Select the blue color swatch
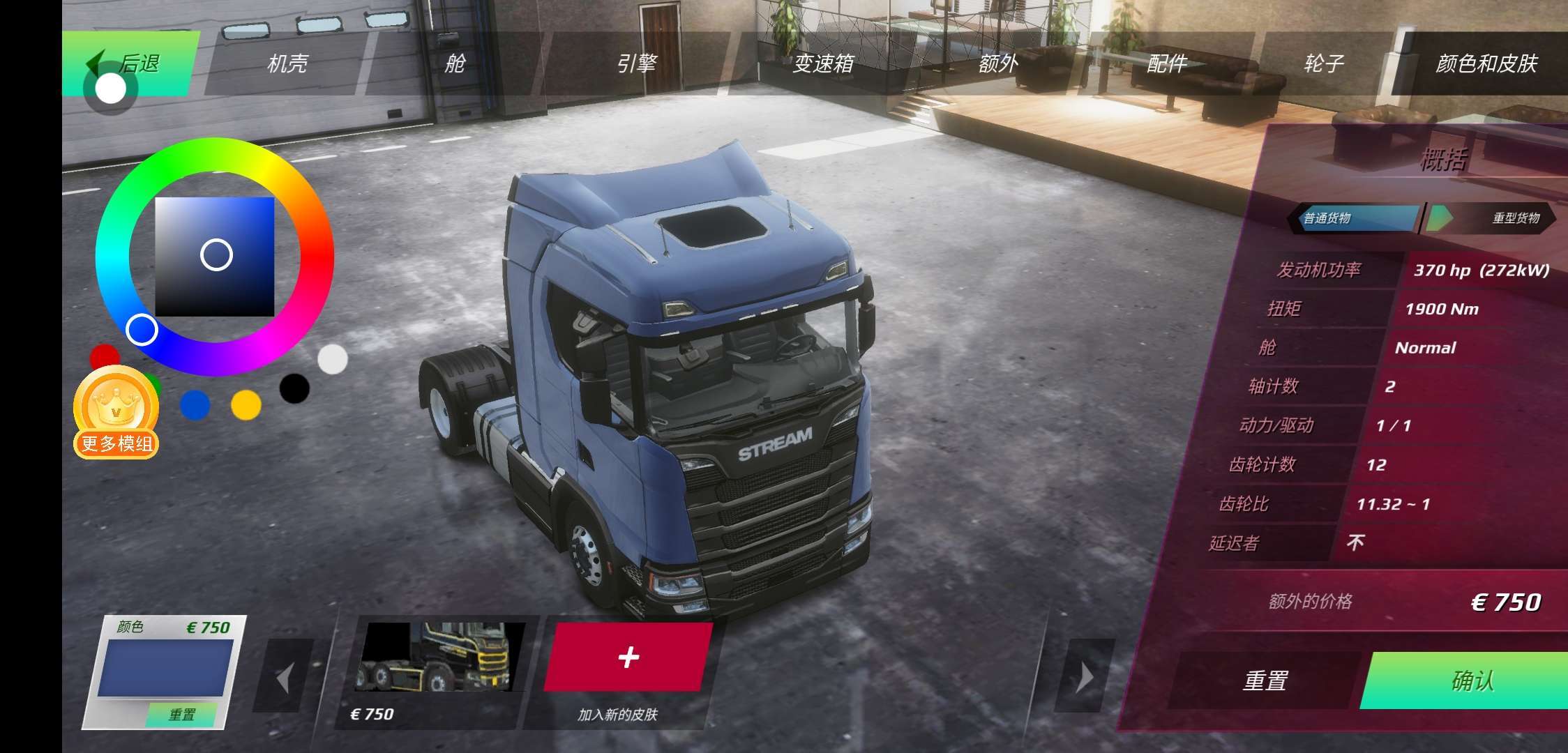1568x753 pixels. point(195,405)
